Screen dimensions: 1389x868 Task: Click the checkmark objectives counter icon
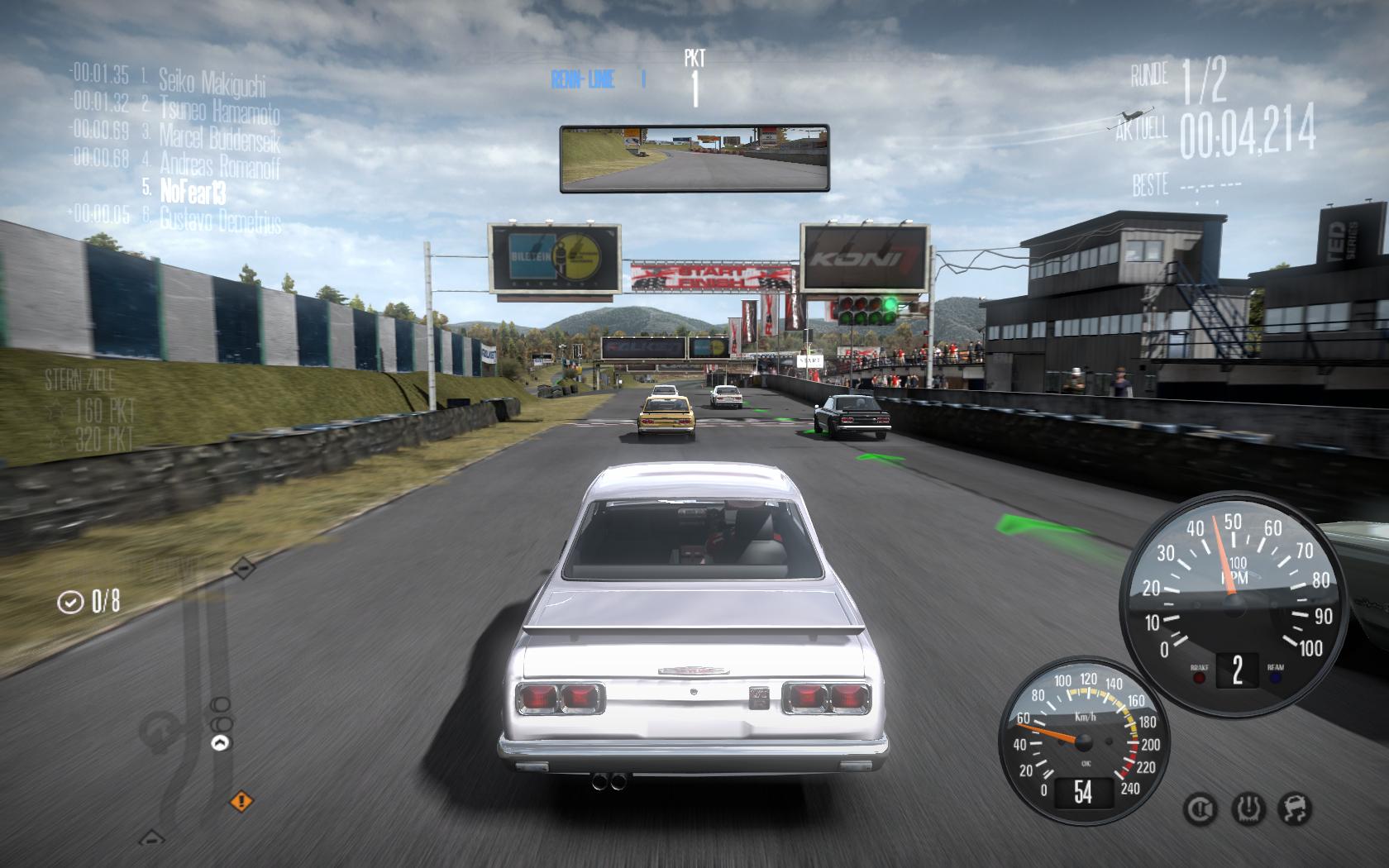point(70,602)
